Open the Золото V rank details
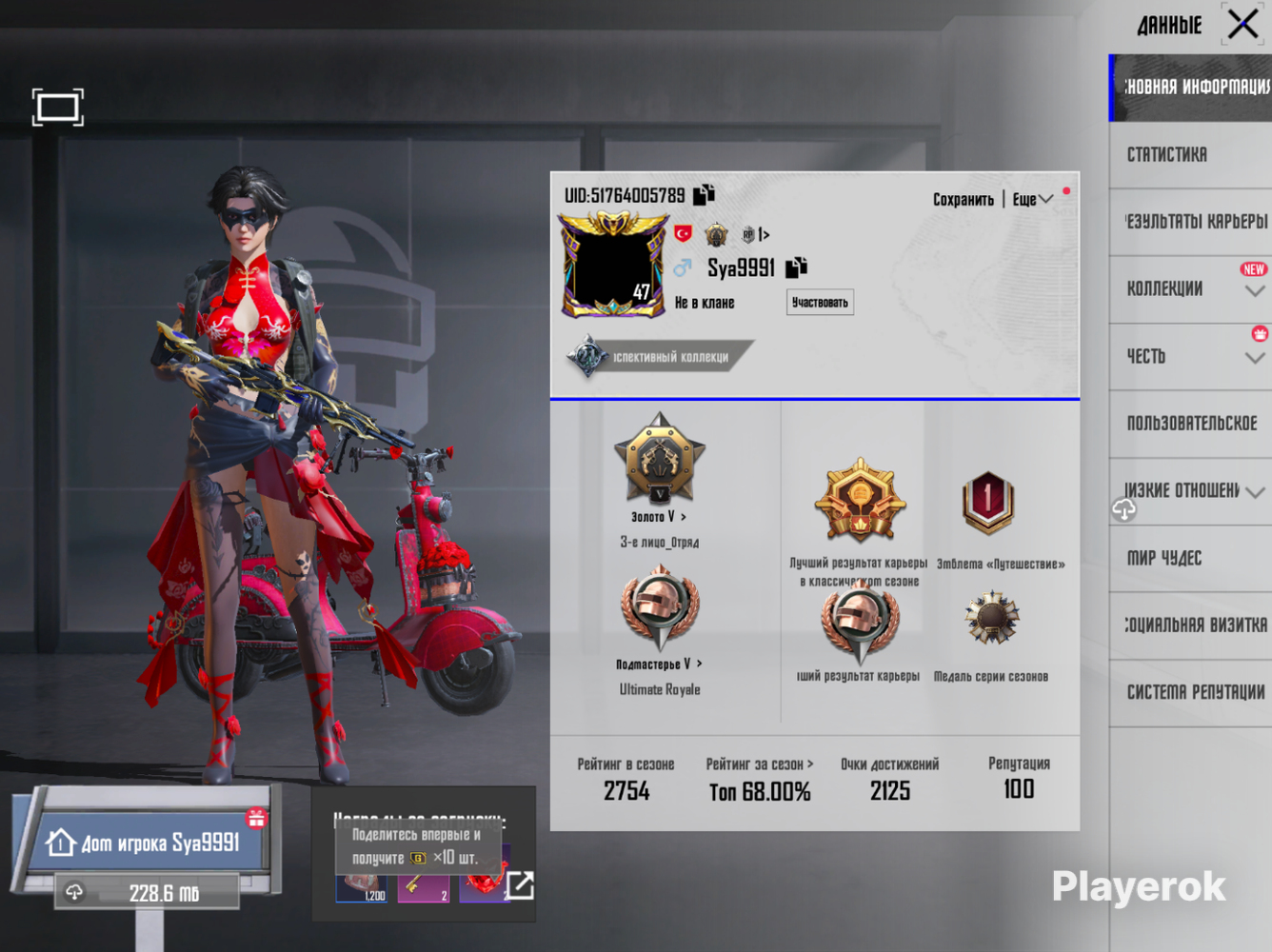Screen dimensions: 1272x952 tap(659, 516)
